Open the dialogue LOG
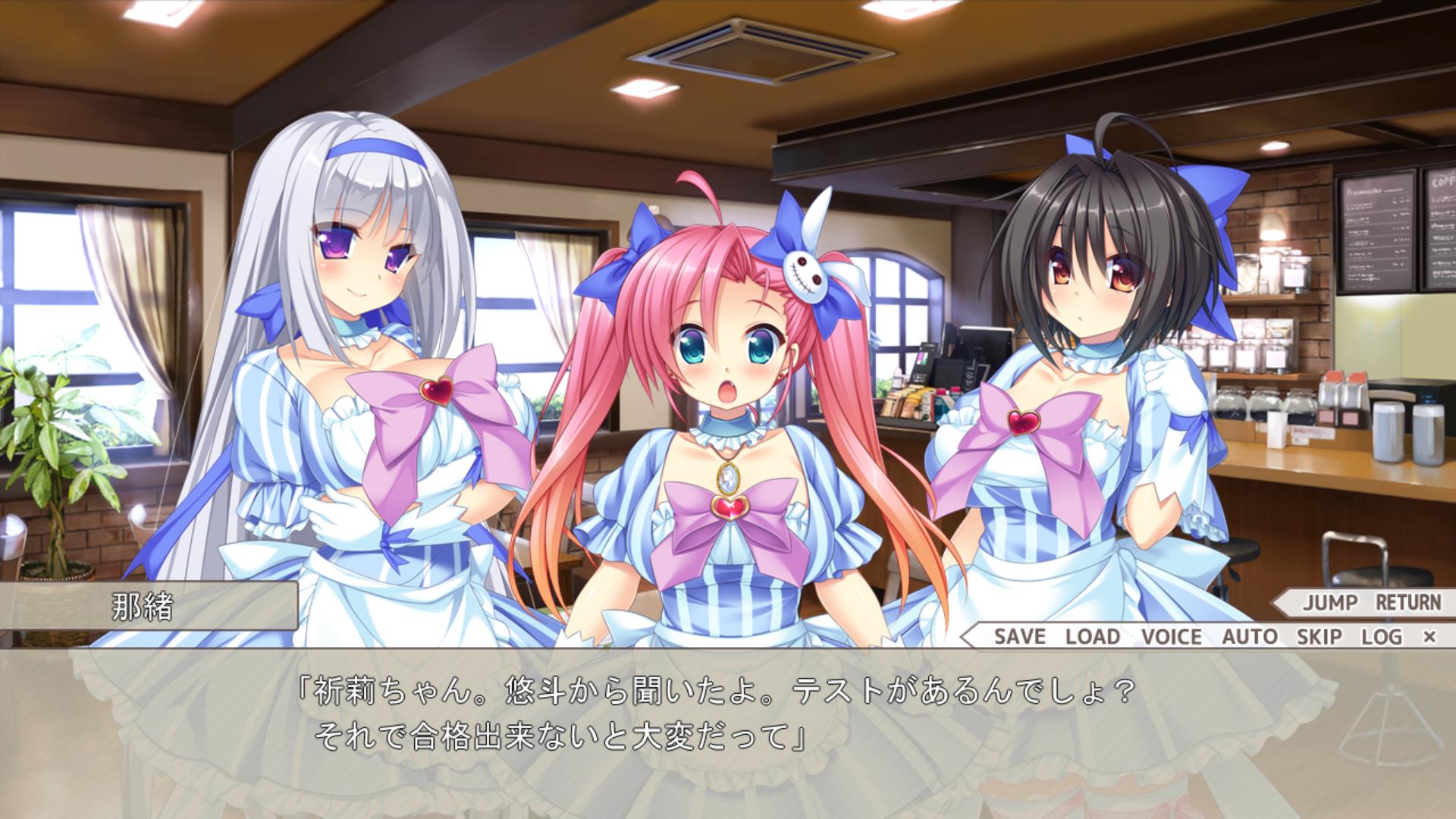 [1381, 636]
